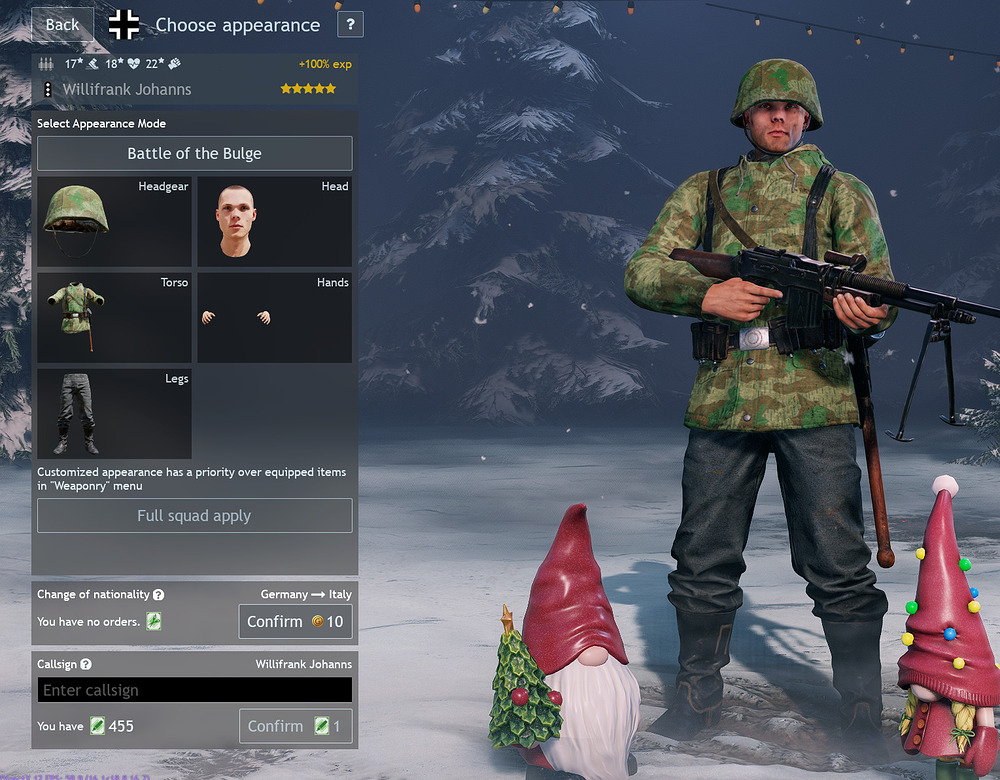Confirm the callsign change

[x=295, y=727]
